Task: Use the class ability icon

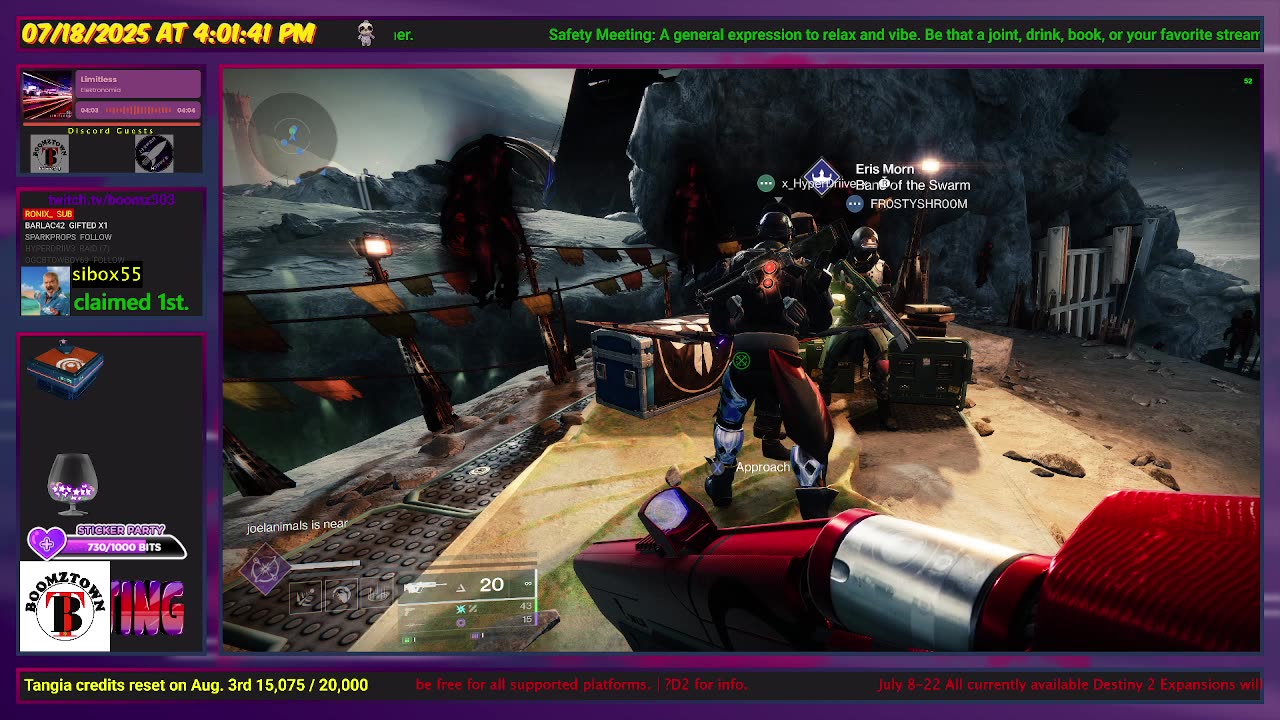Action: 377,596
